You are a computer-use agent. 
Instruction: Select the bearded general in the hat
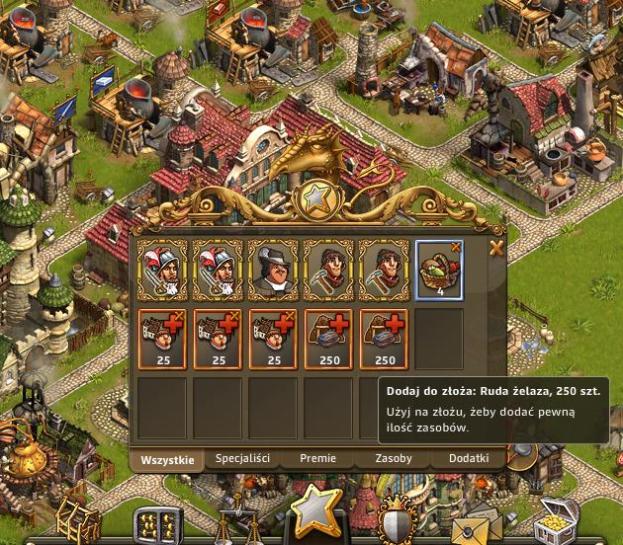tap(272, 270)
